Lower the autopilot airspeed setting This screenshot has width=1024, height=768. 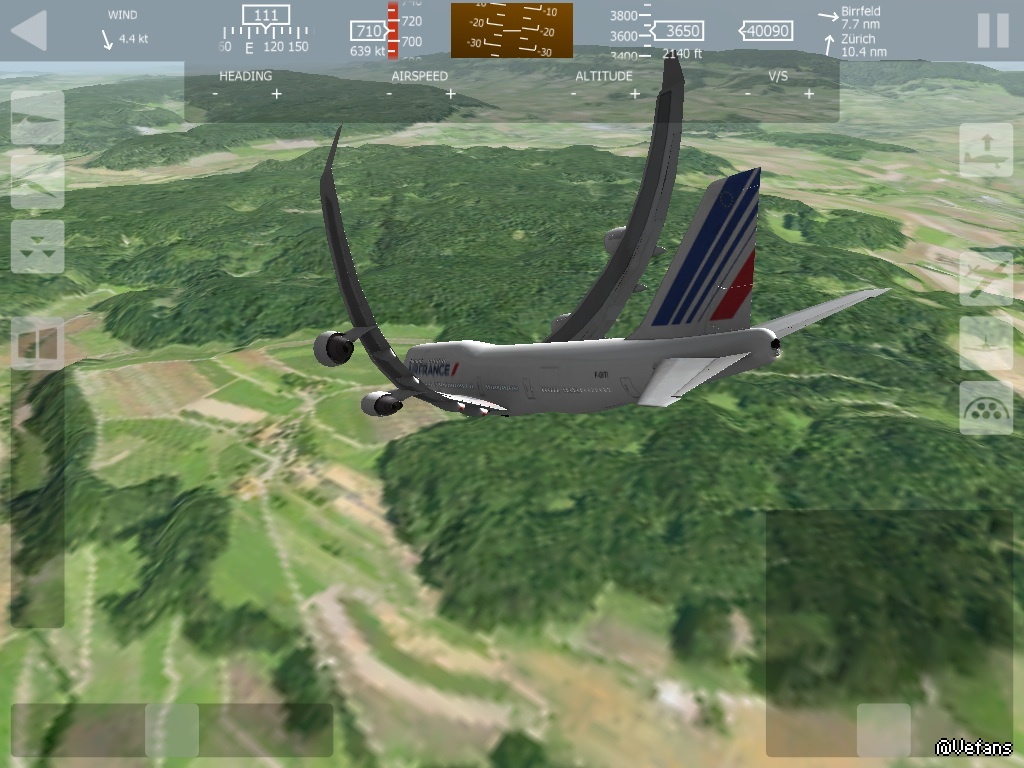(389, 94)
